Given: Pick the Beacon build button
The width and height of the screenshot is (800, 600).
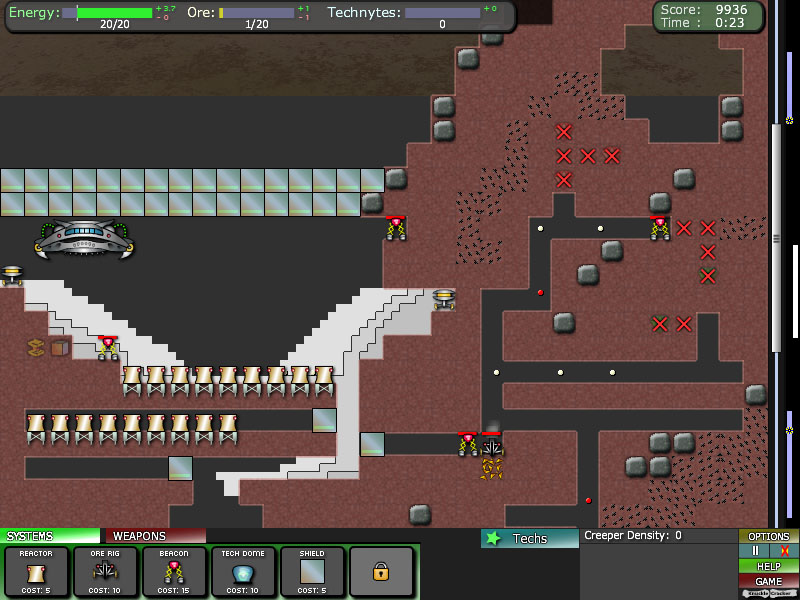Looking at the screenshot, I should click(174, 571).
